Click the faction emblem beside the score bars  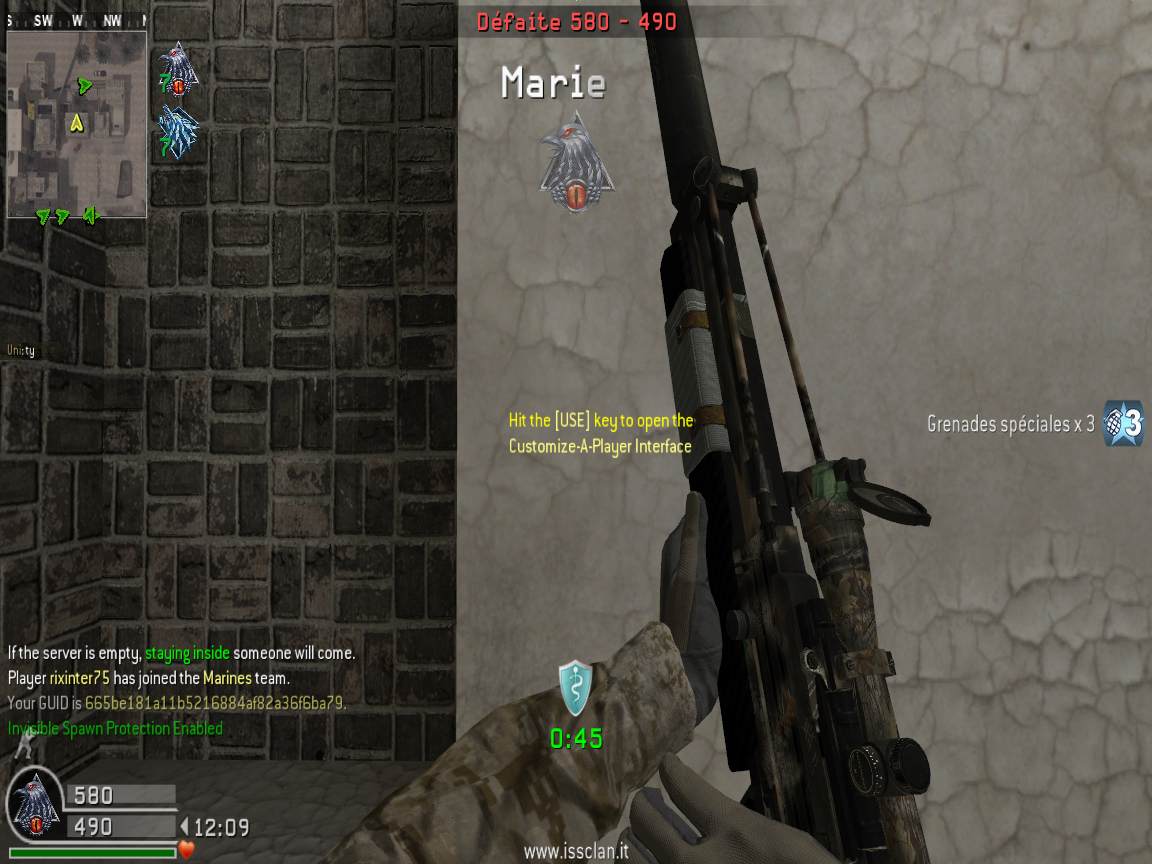click(34, 808)
